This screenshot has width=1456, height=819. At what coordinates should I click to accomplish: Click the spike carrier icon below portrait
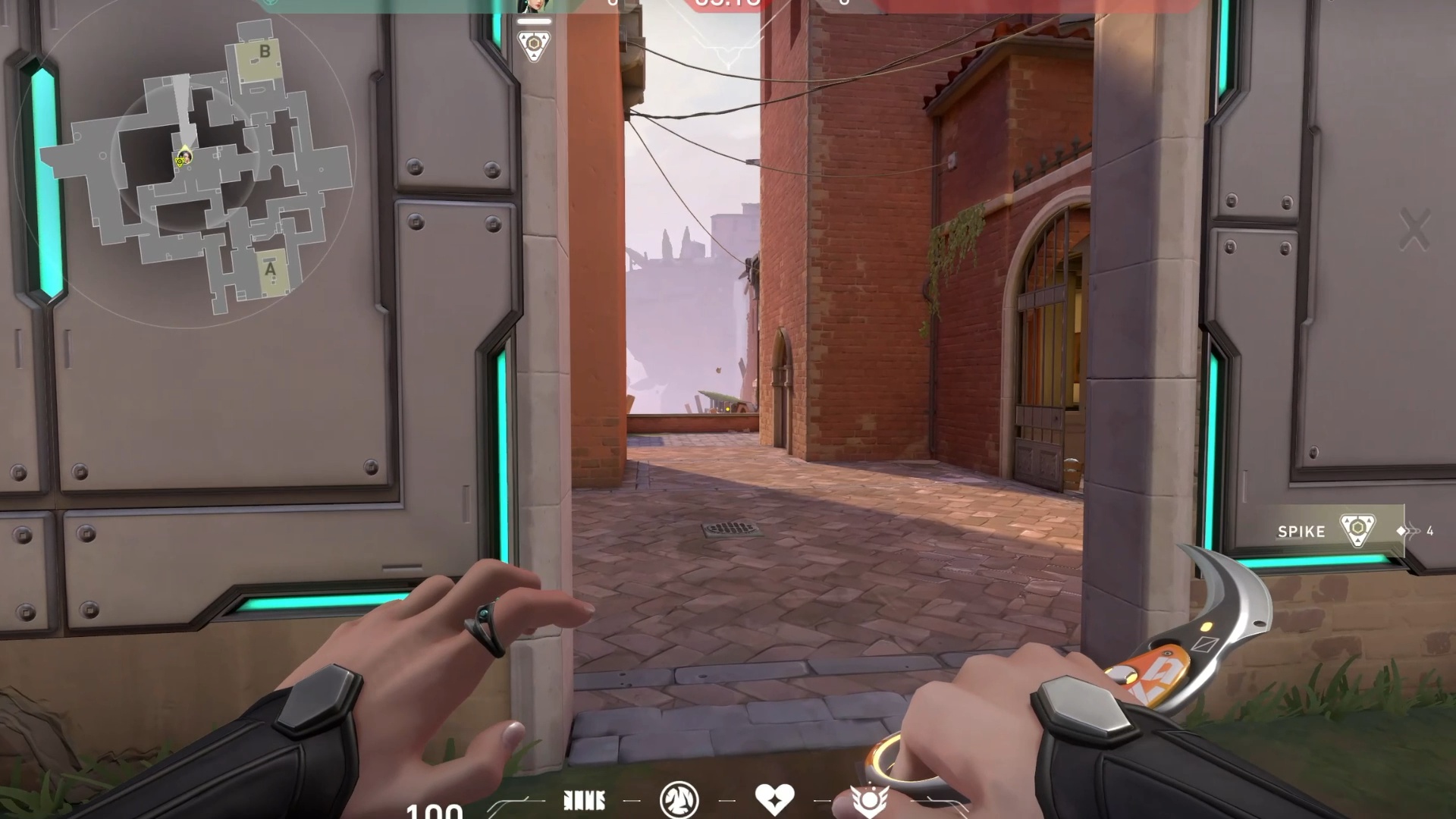pos(533,44)
